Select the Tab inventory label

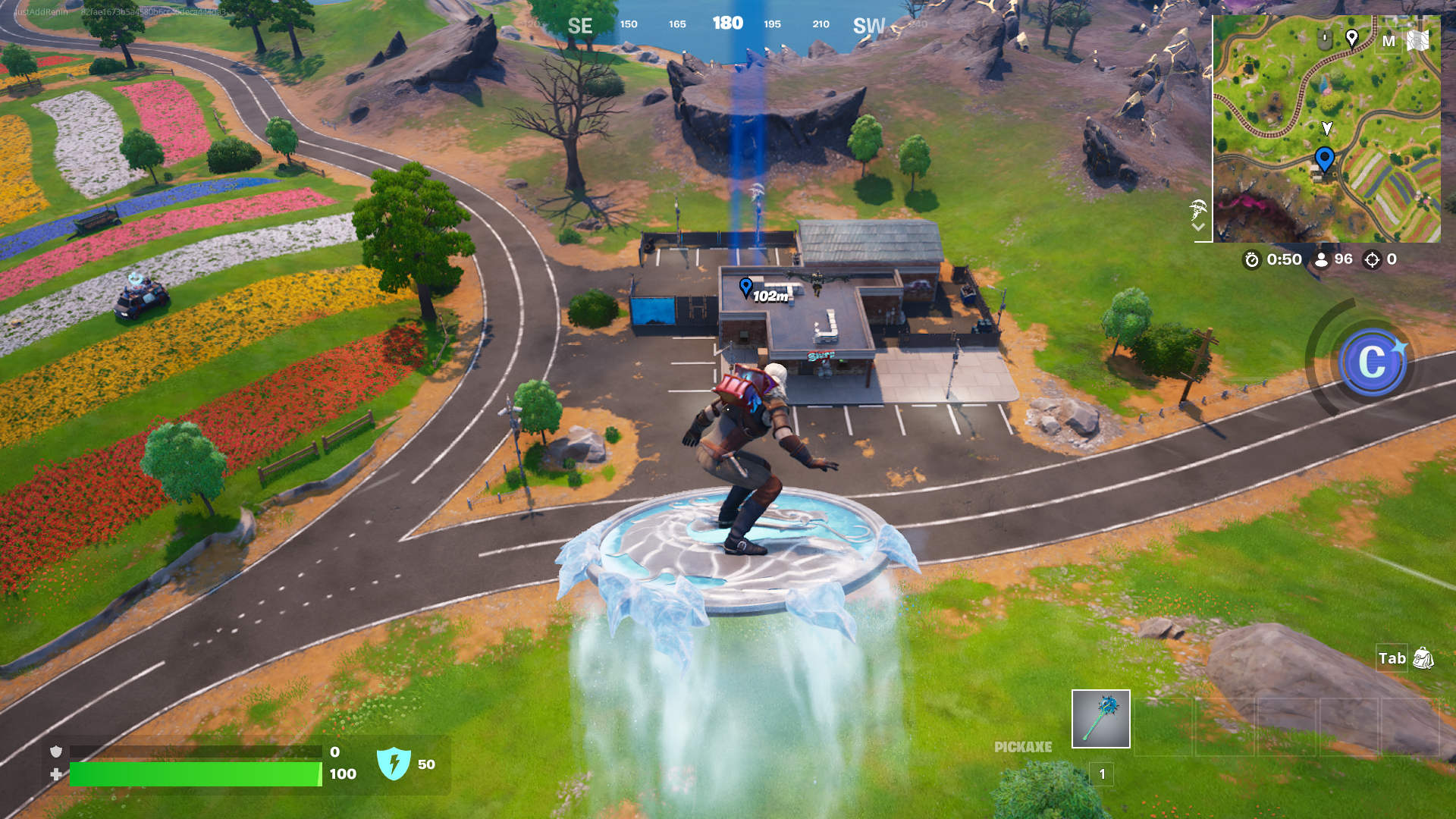click(x=1392, y=659)
